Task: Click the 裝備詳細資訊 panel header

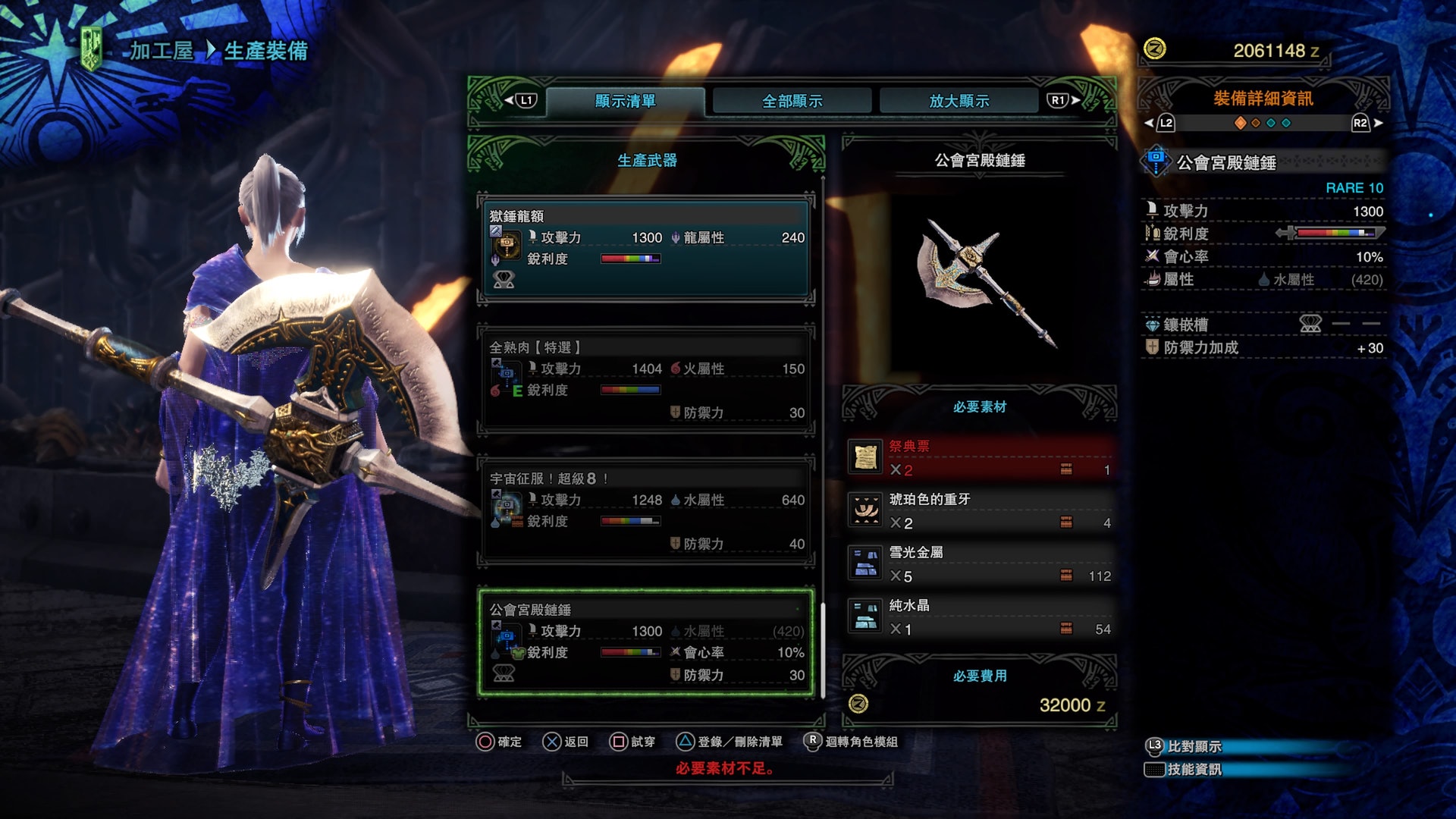Action: (1263, 99)
